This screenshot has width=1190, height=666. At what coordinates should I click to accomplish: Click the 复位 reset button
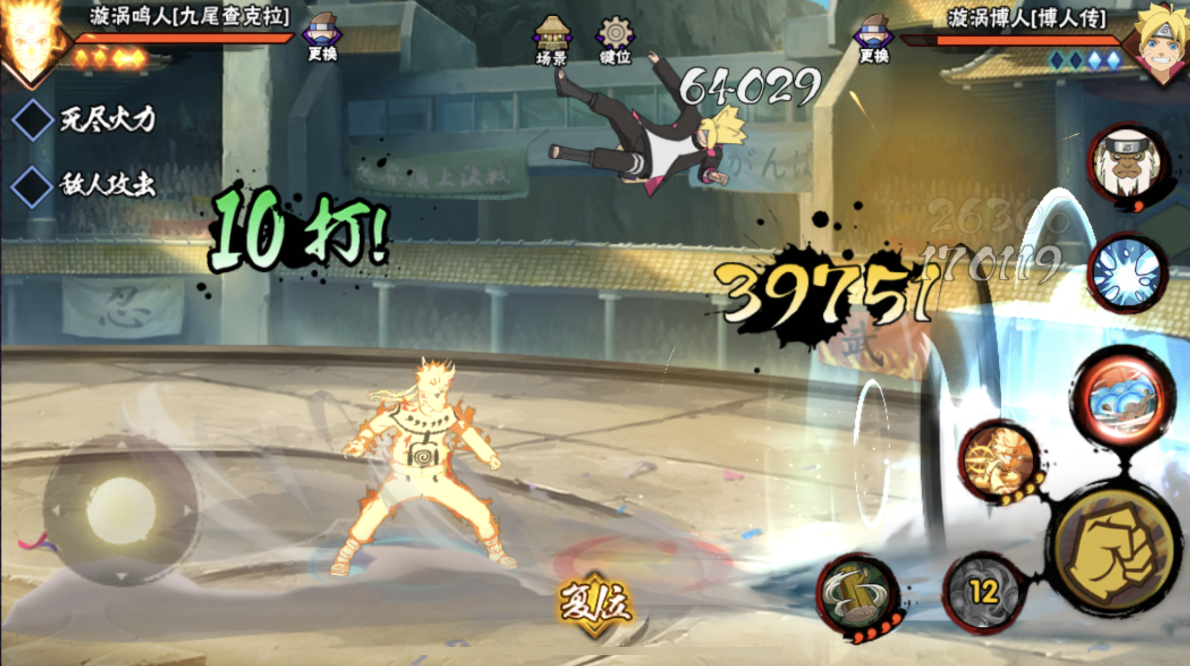[595, 605]
